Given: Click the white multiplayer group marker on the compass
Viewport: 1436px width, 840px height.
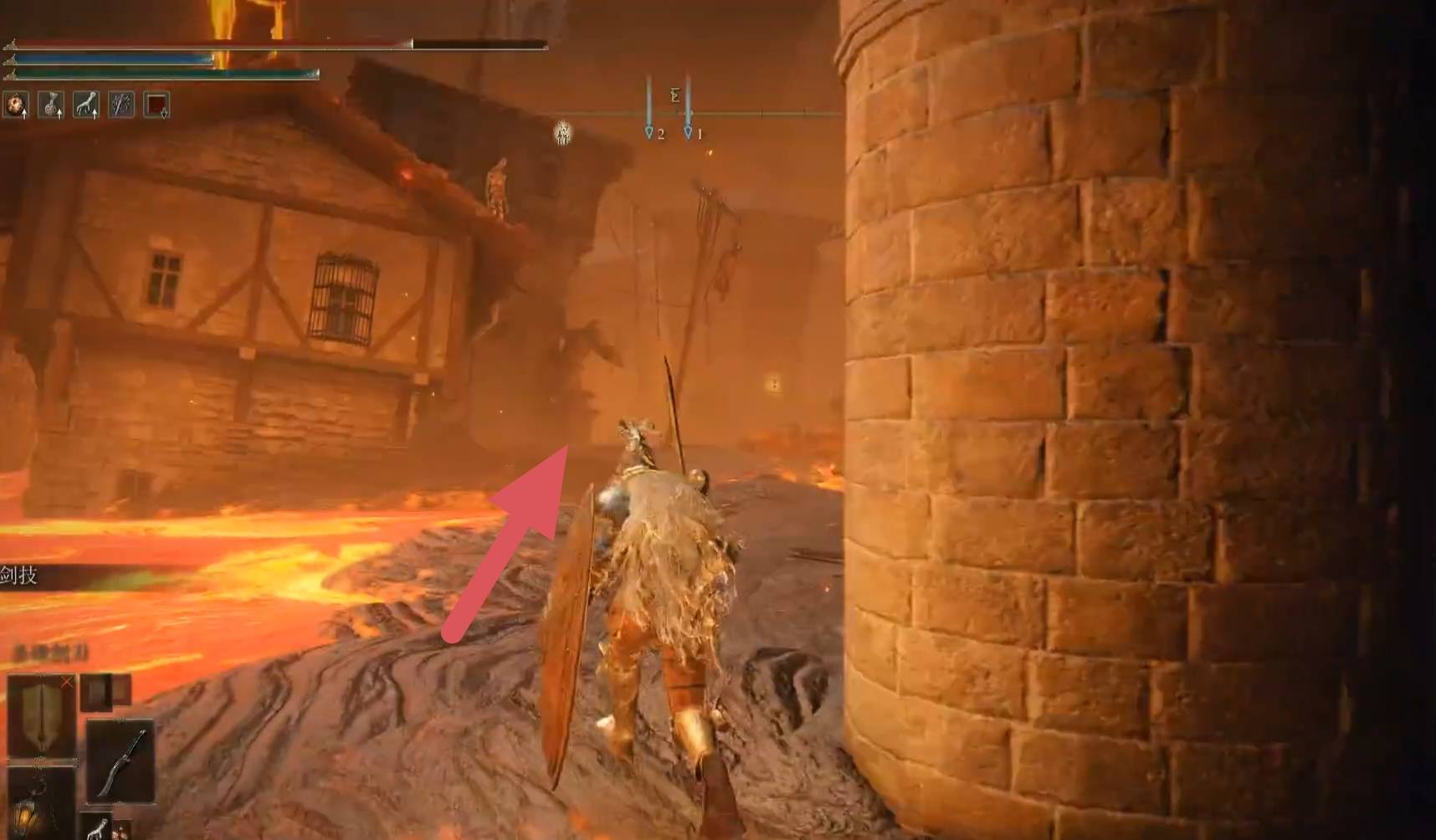Looking at the screenshot, I should pyautogui.click(x=563, y=132).
